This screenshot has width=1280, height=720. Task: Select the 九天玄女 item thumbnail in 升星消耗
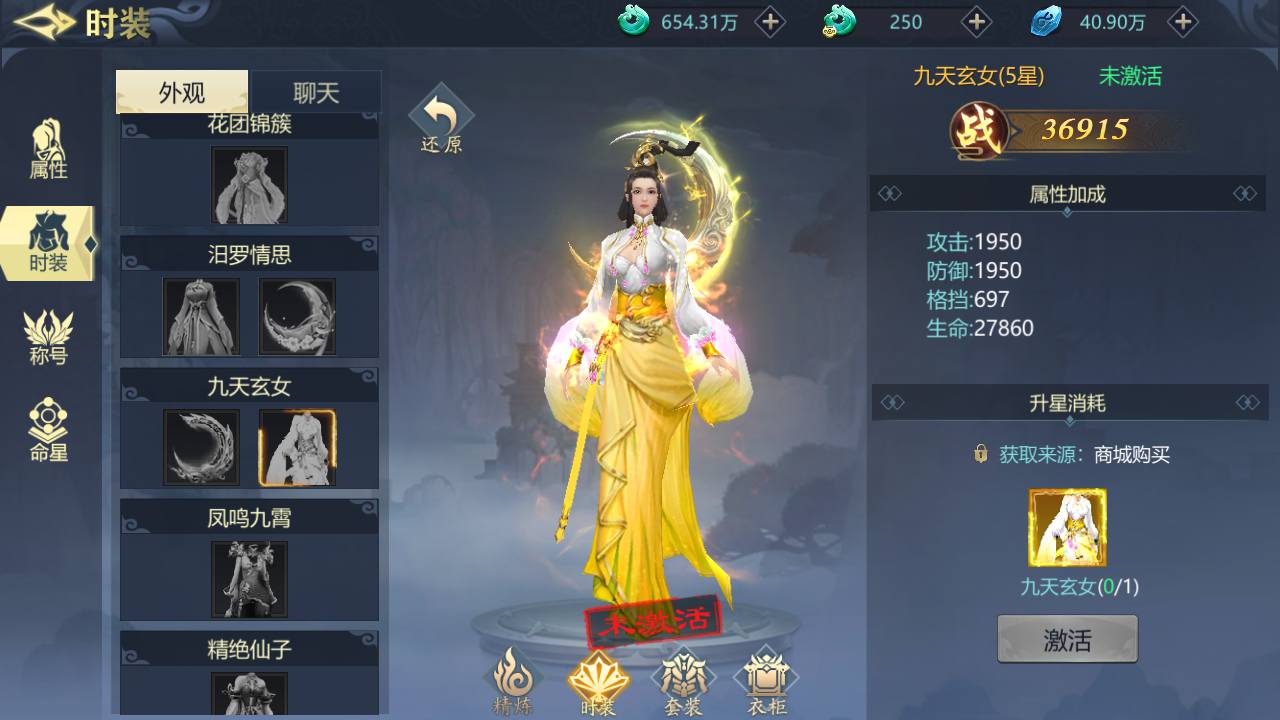[1067, 528]
